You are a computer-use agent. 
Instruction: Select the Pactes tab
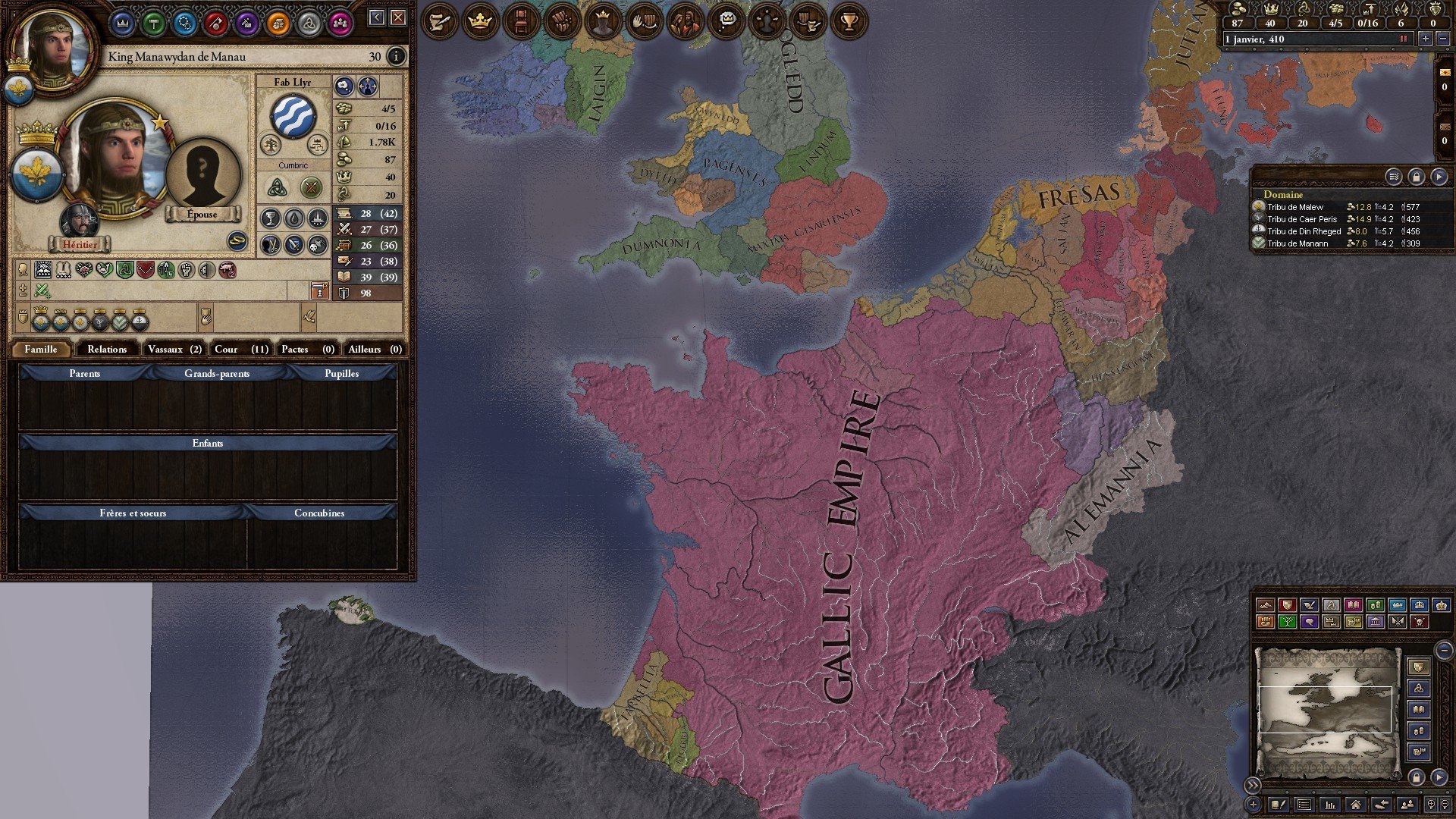click(307, 349)
